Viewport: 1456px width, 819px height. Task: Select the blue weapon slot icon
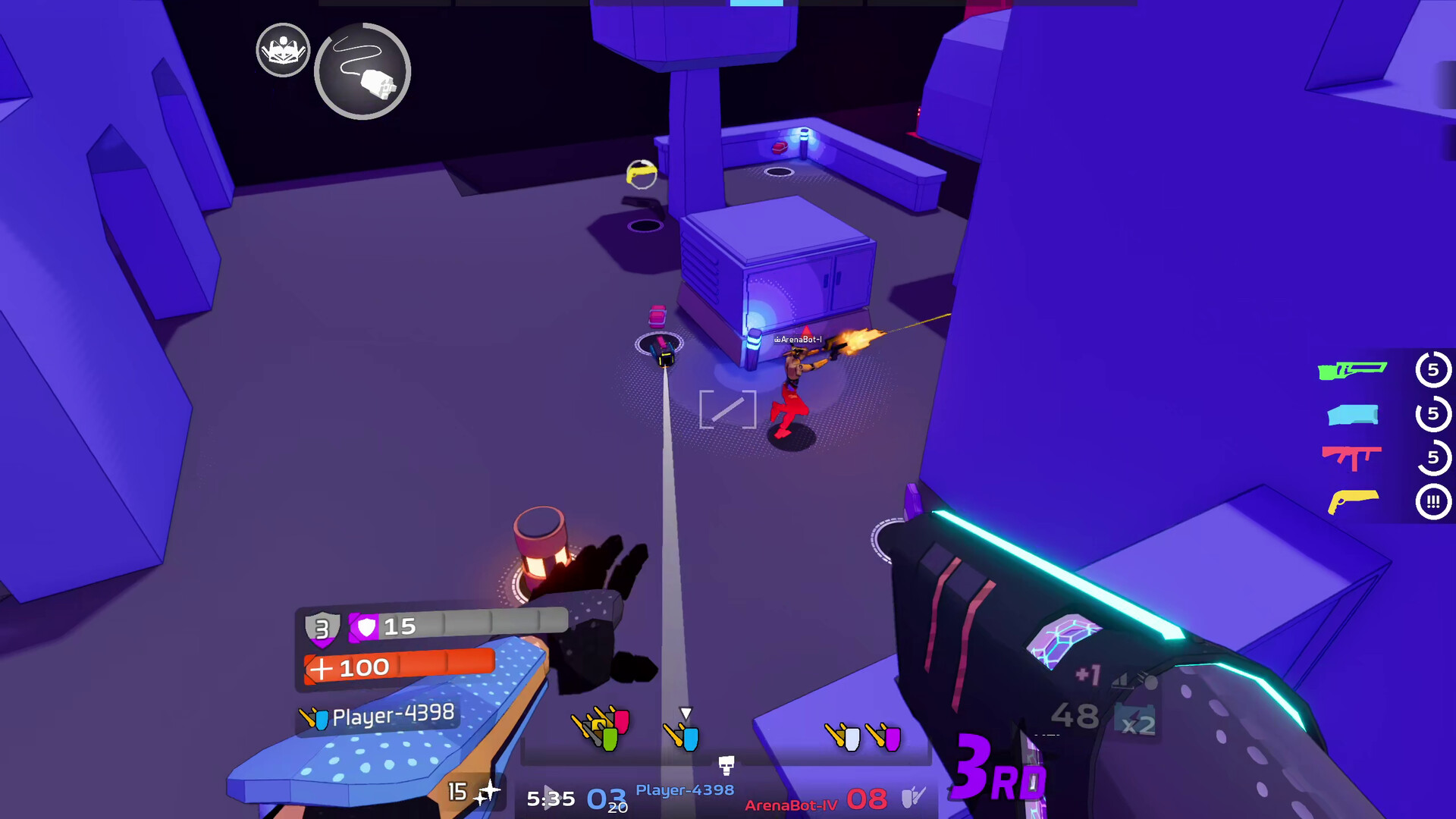pyautogui.click(x=1352, y=414)
